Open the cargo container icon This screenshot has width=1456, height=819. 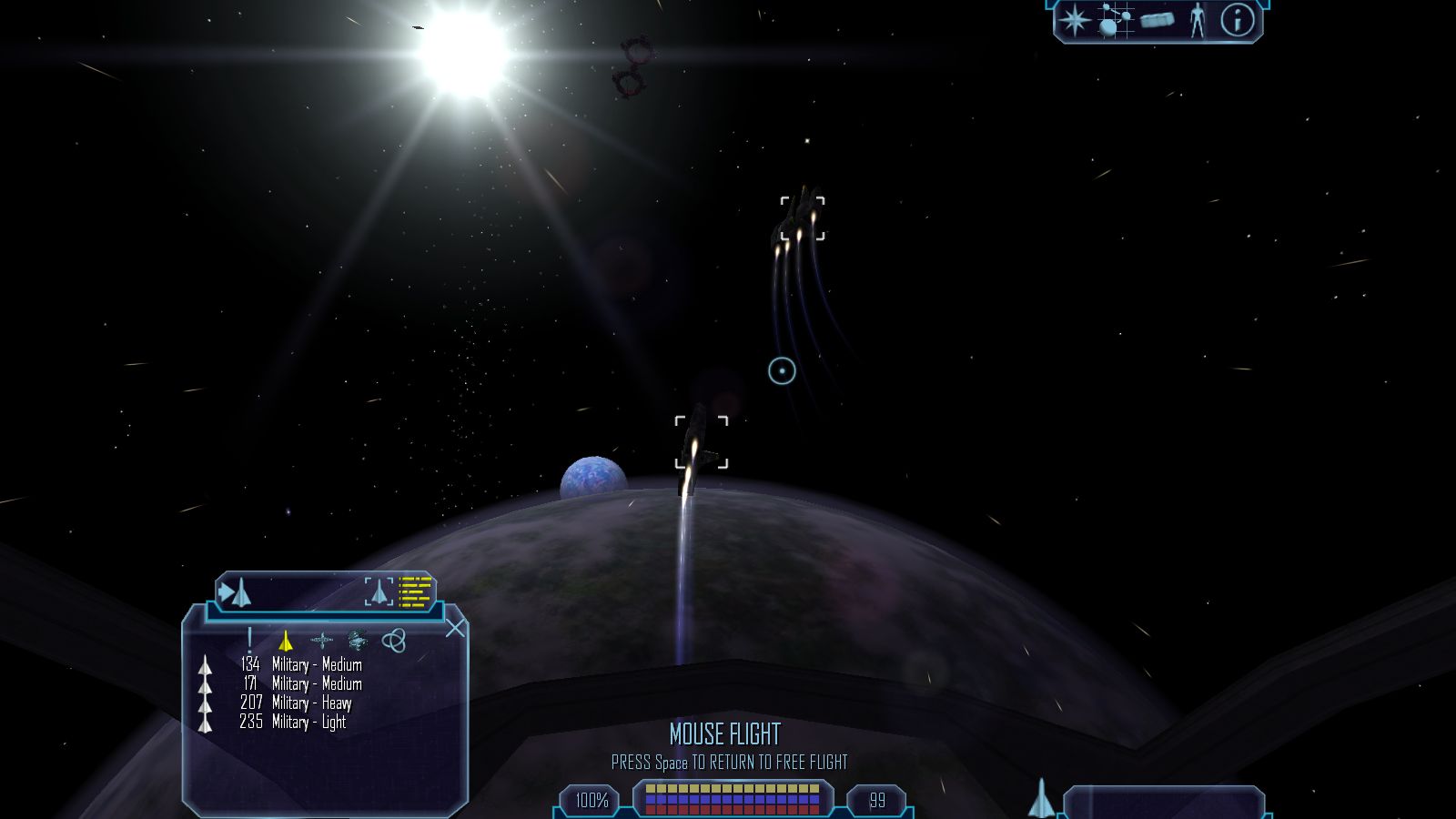1157,20
